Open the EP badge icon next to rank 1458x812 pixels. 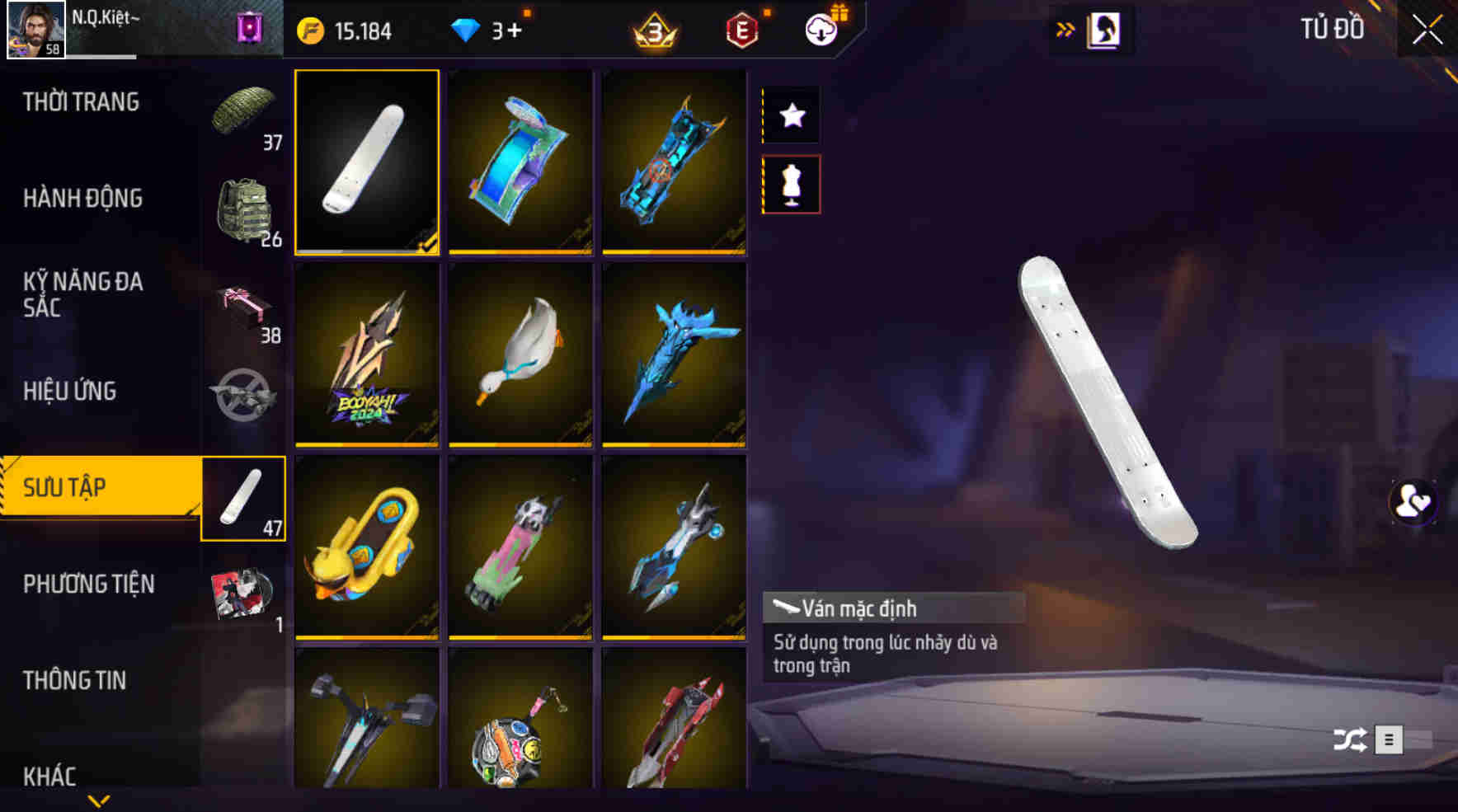tap(741, 30)
